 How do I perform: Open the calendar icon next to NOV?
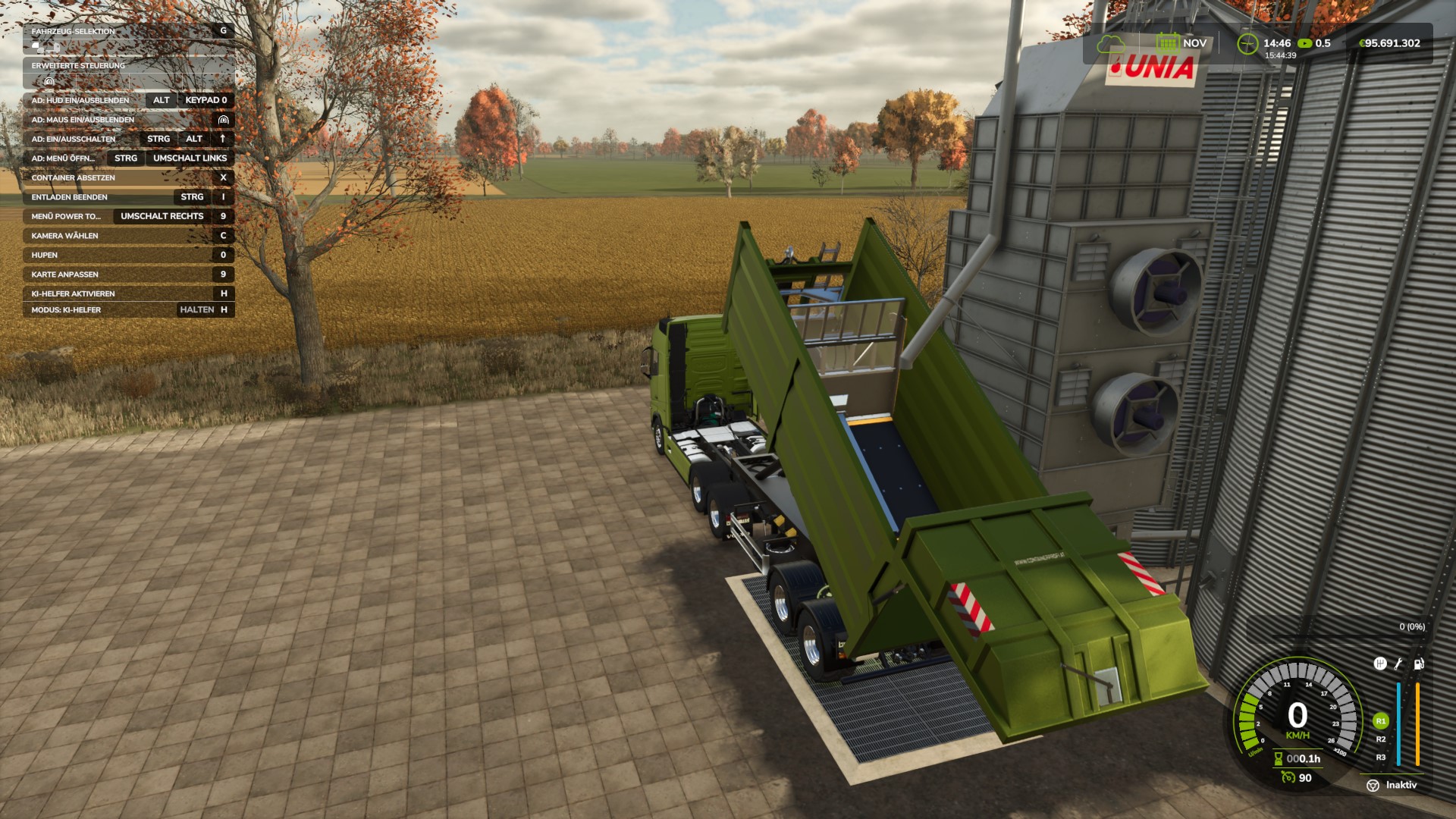pyautogui.click(x=1167, y=42)
